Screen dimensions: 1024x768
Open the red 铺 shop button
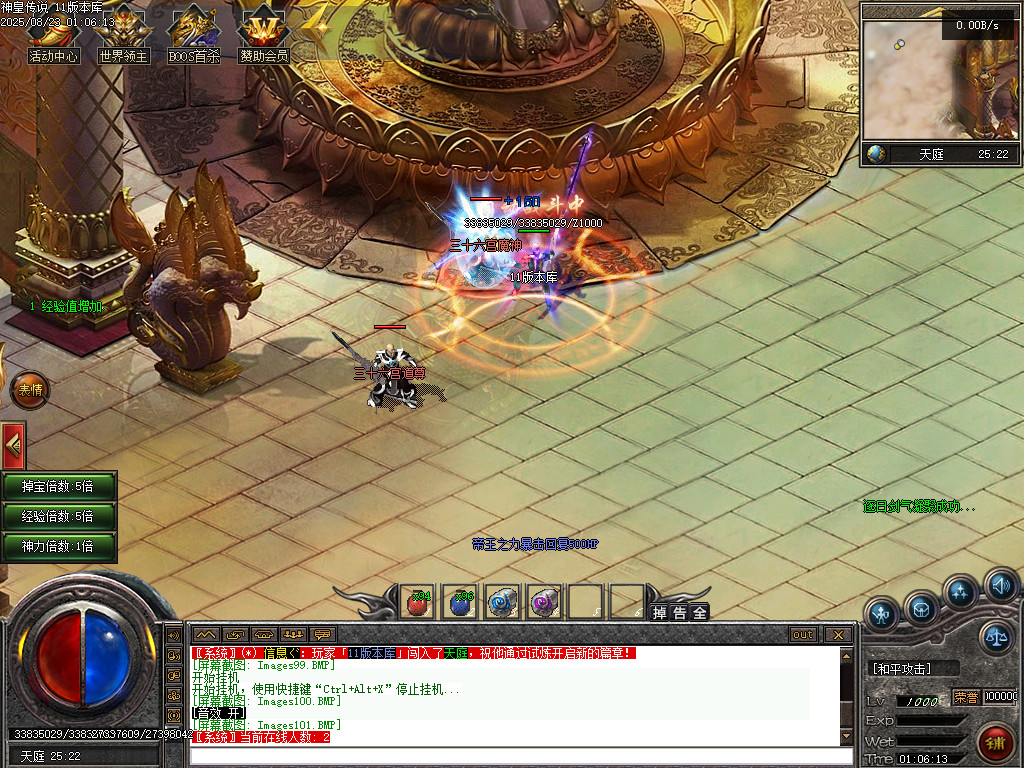coord(996,744)
